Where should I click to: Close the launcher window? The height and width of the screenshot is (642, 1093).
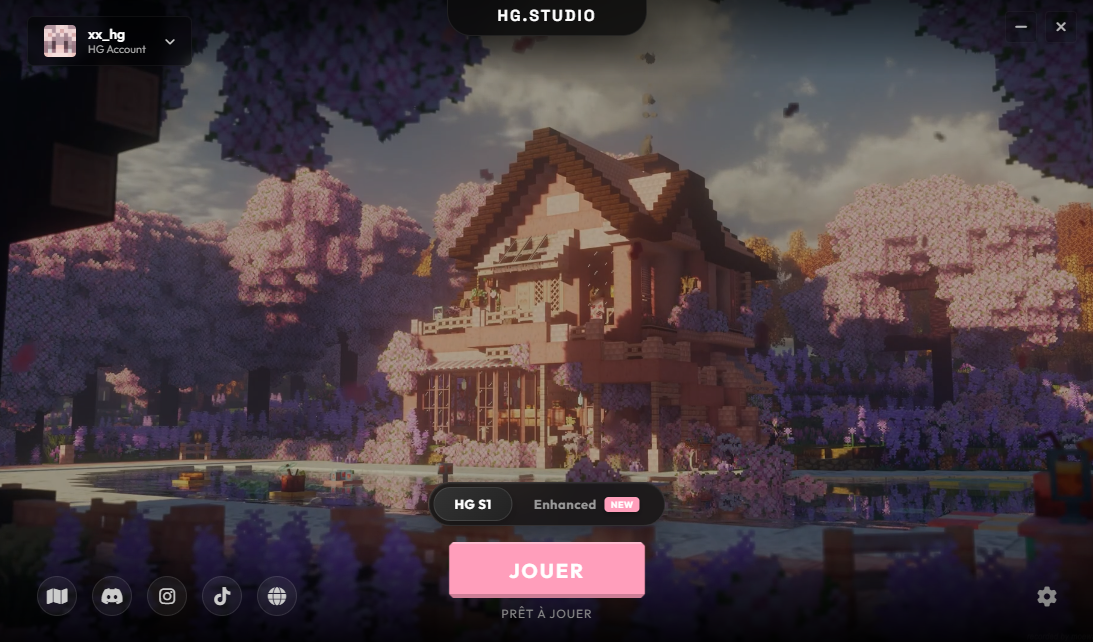pos(1061,27)
